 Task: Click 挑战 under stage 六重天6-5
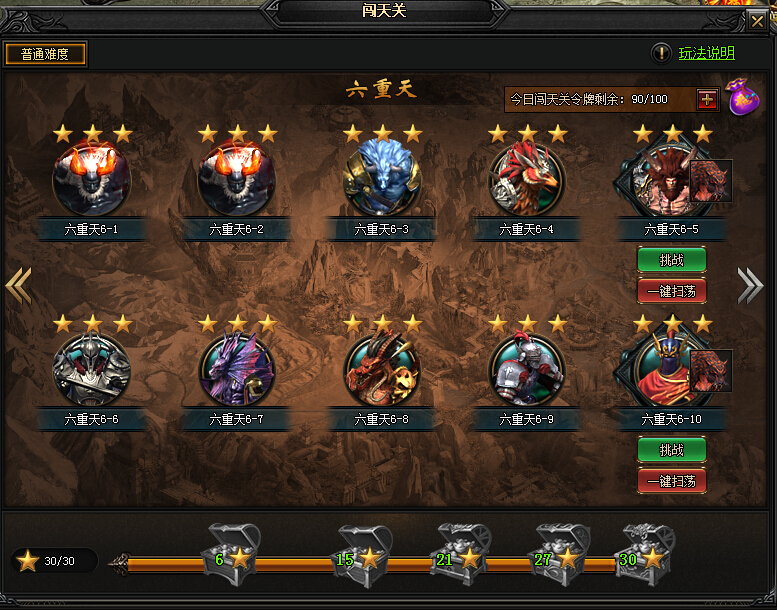(x=672, y=260)
